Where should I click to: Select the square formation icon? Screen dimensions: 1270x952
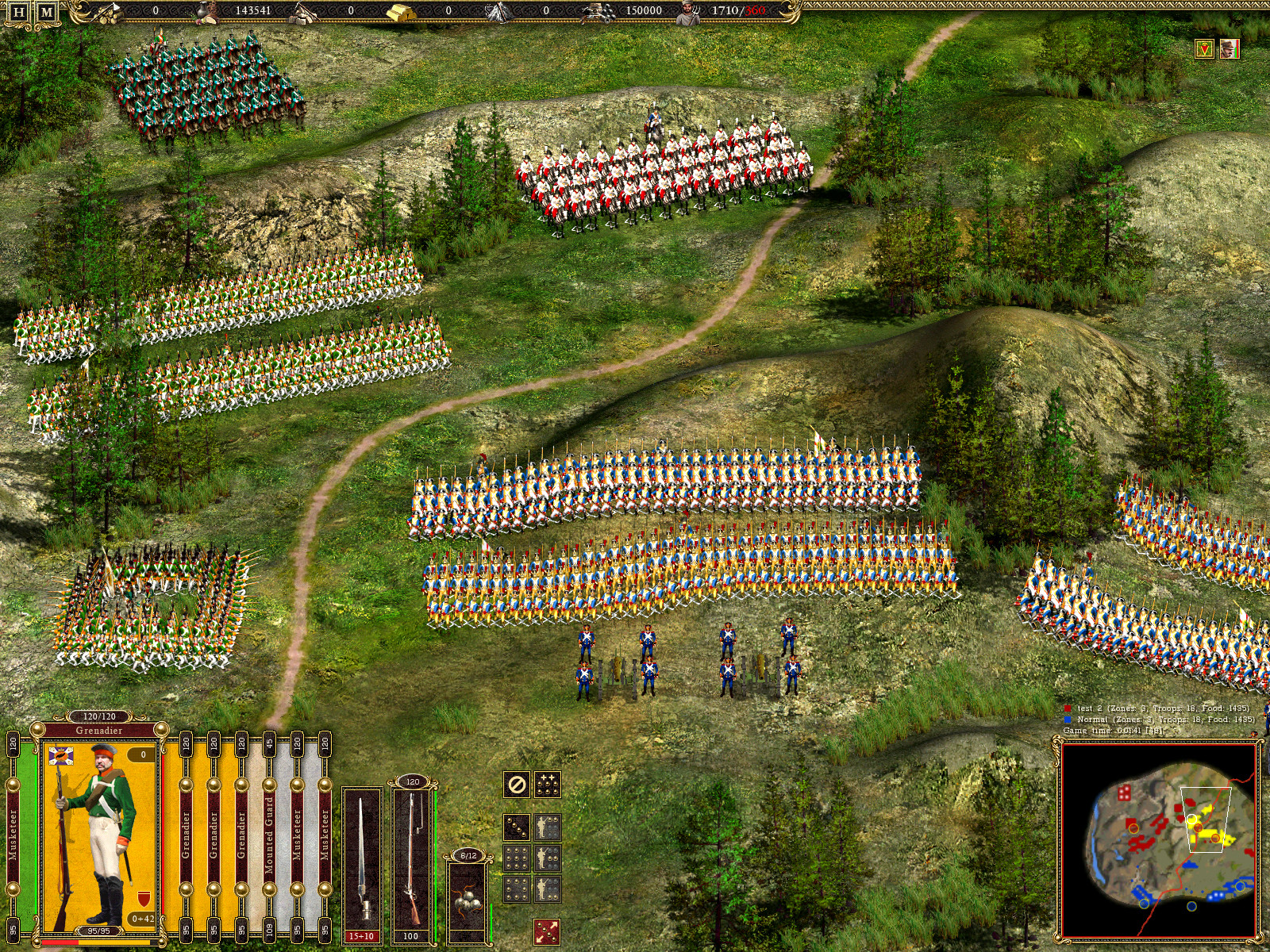[x=516, y=858]
